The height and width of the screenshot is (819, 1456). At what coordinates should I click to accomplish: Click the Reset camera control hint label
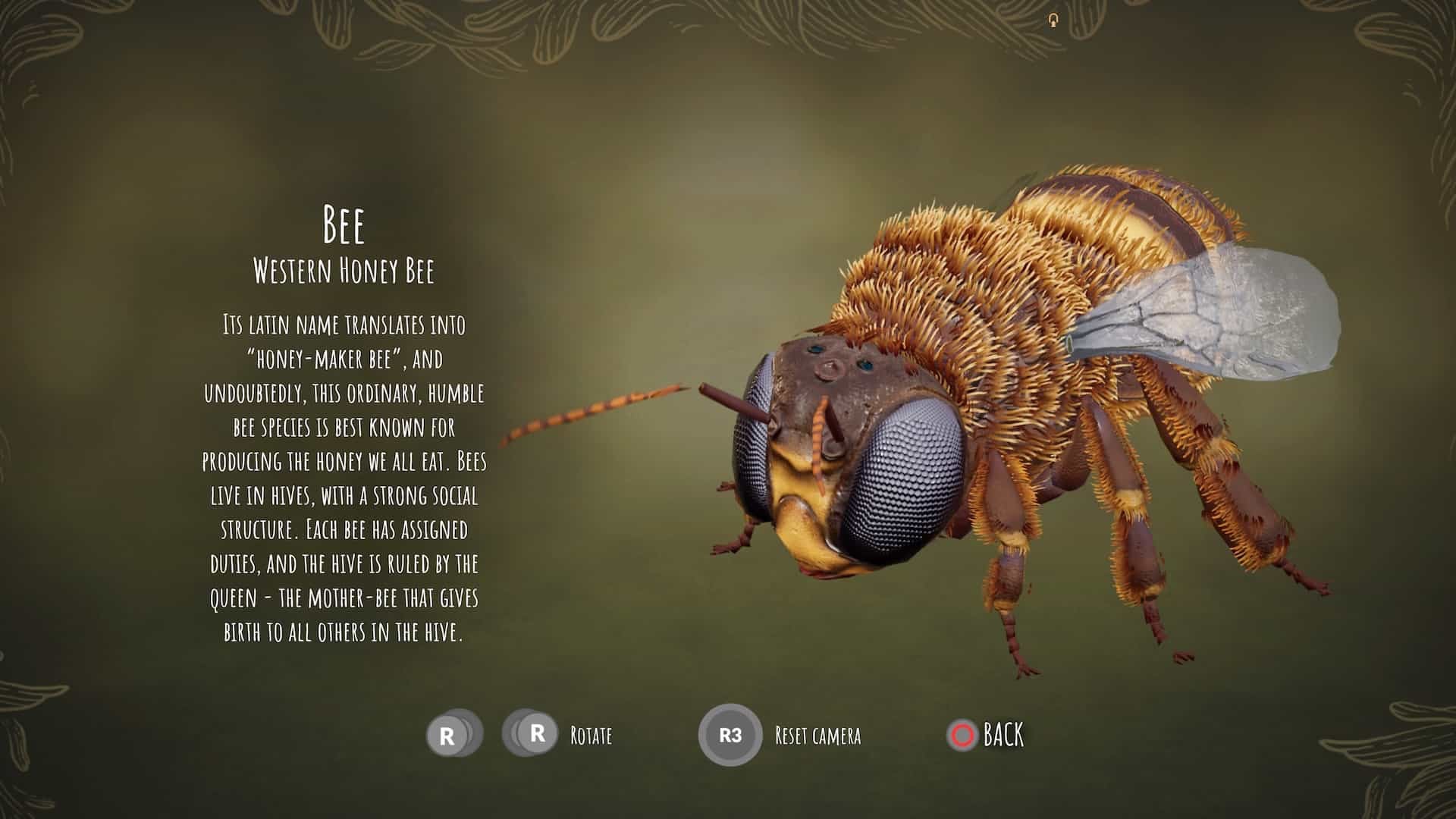817,735
